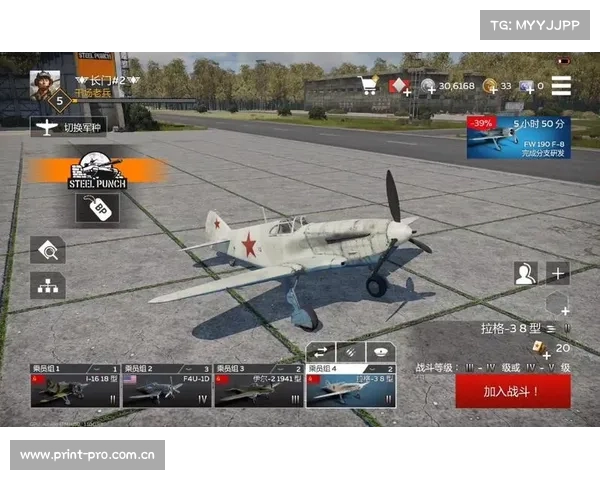Open the shopping cart store
The height and width of the screenshot is (480, 600).
coord(369,86)
